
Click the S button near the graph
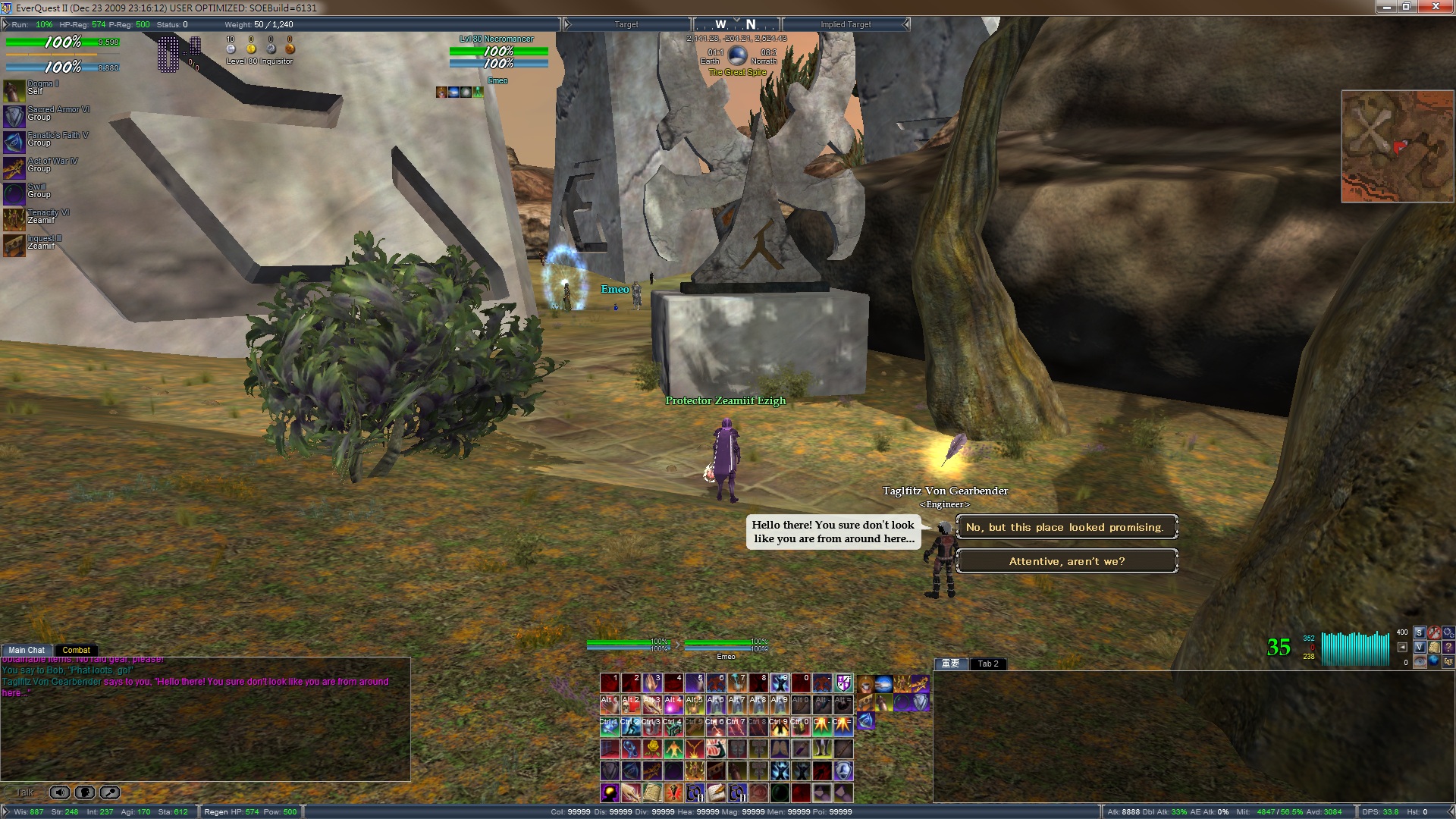click(1420, 632)
